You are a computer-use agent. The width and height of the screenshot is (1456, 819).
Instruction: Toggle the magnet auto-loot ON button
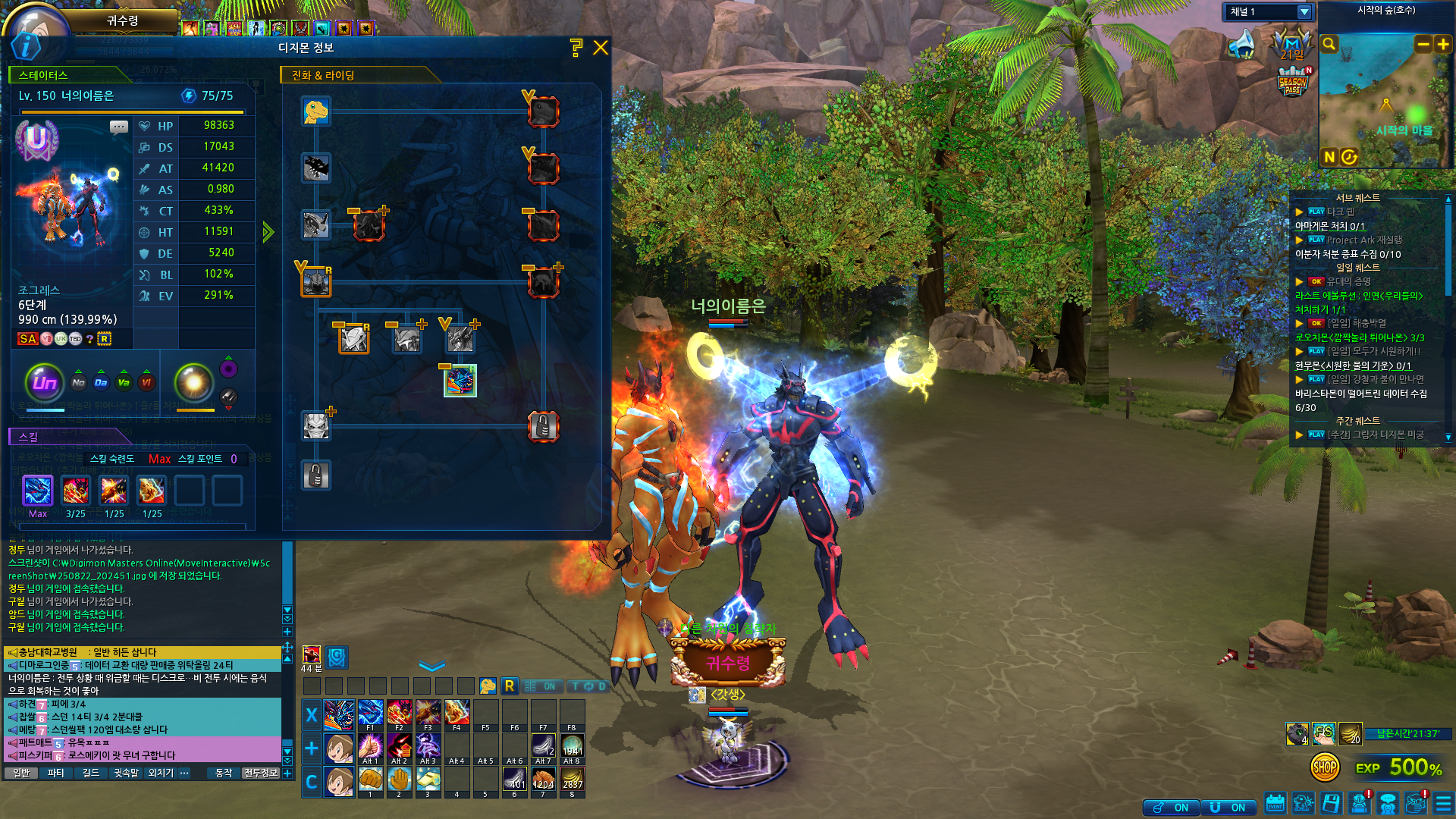[x=1228, y=808]
